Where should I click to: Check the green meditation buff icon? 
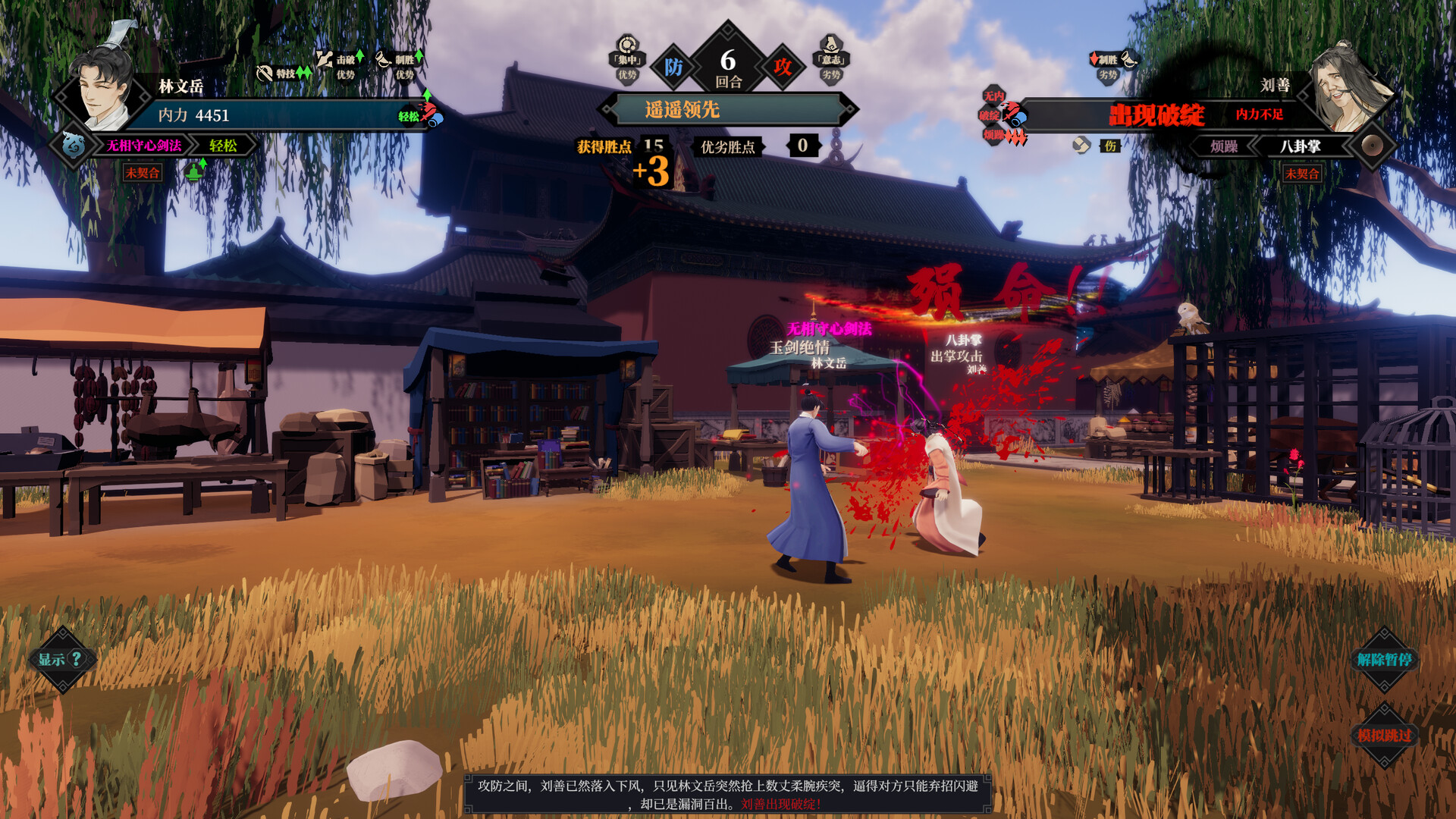(195, 171)
